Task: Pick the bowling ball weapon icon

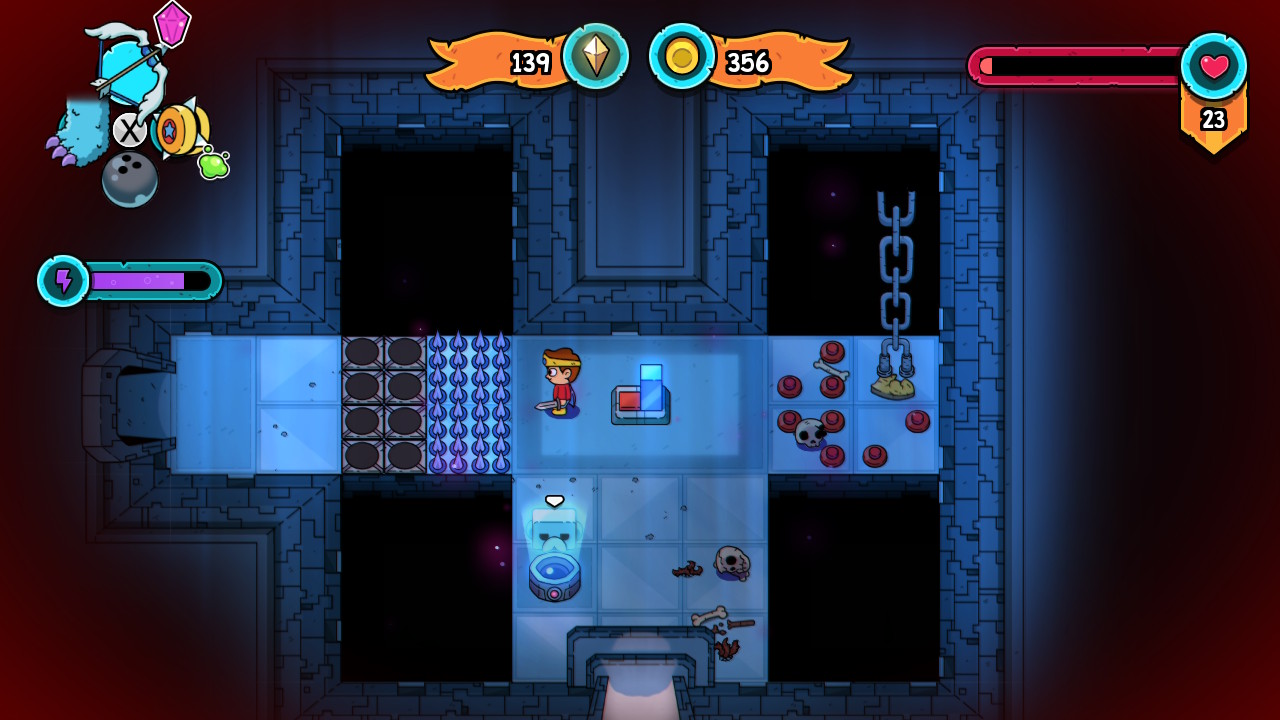Action: click(x=129, y=179)
